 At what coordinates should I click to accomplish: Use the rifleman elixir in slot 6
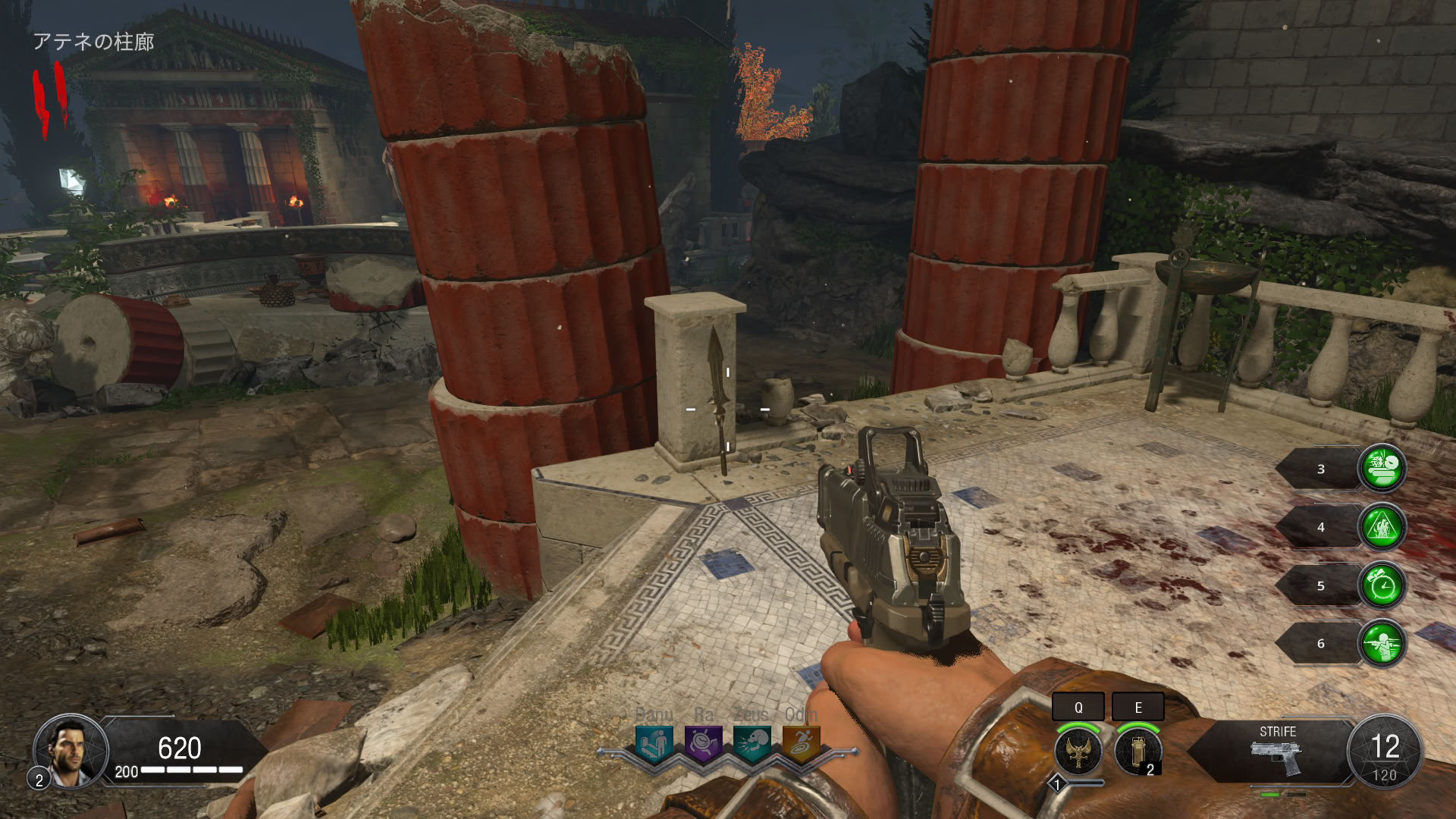click(x=1382, y=644)
